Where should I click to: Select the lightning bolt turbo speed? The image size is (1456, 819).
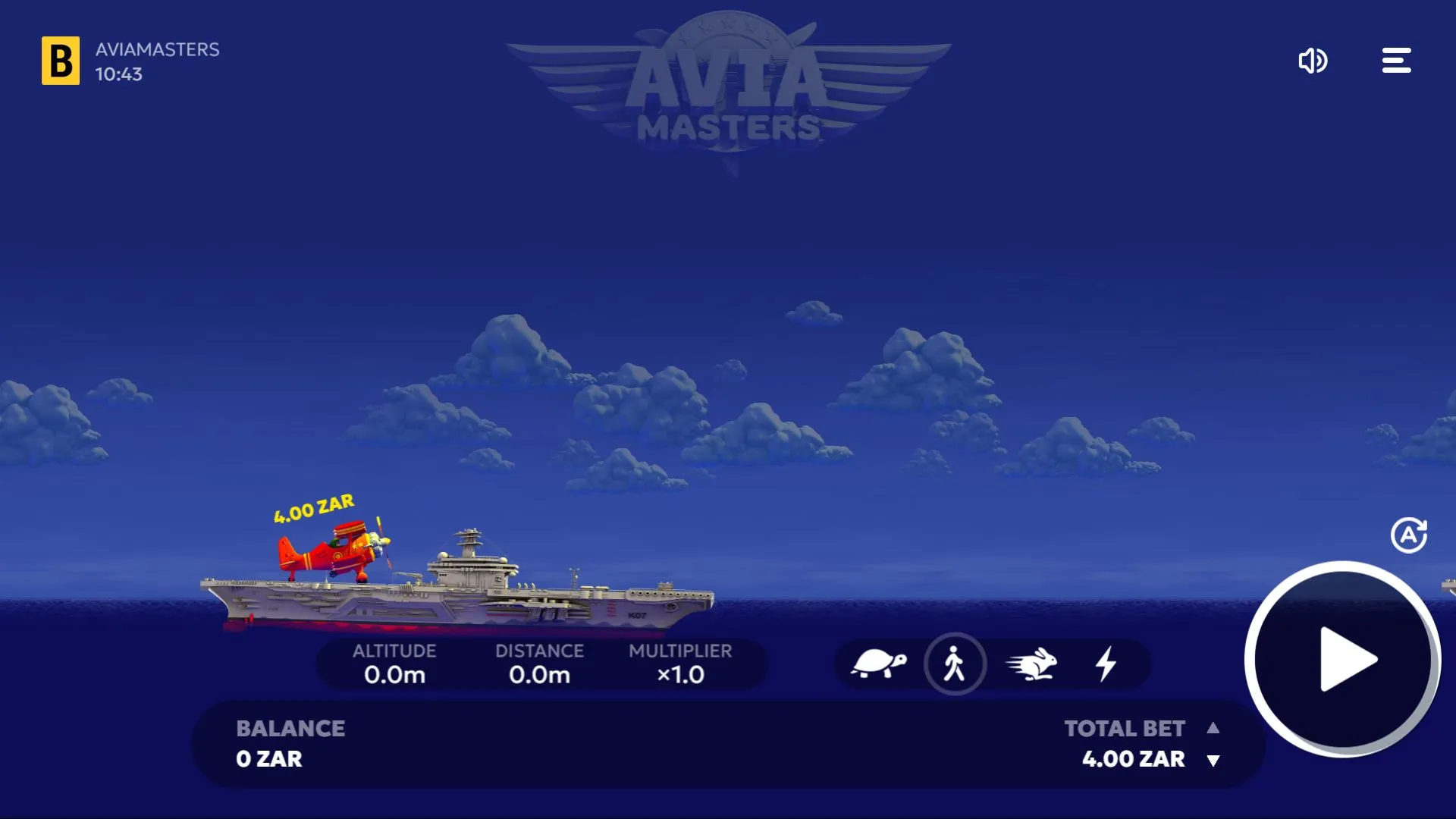click(x=1106, y=664)
